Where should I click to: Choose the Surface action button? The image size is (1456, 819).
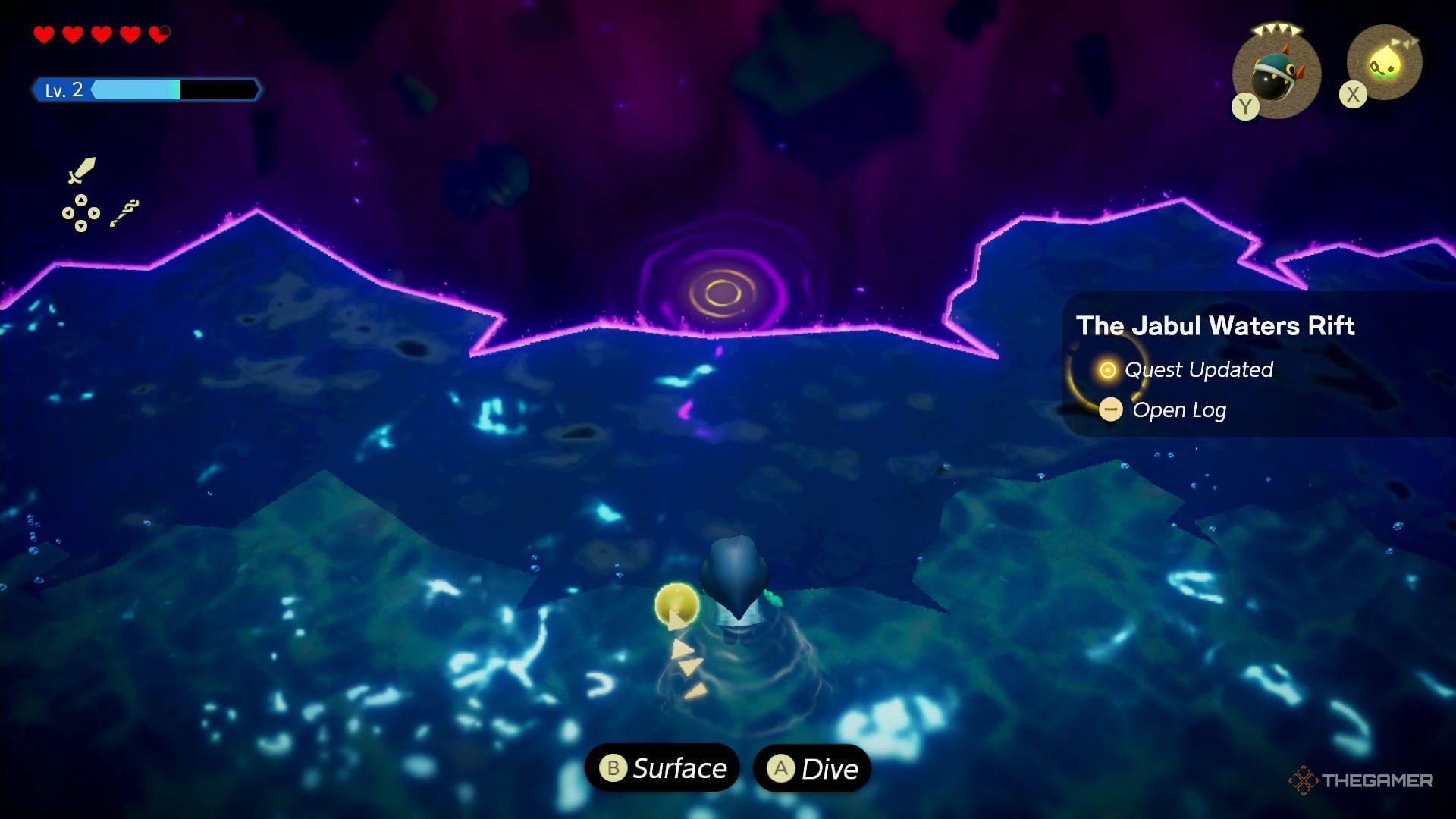(662, 768)
